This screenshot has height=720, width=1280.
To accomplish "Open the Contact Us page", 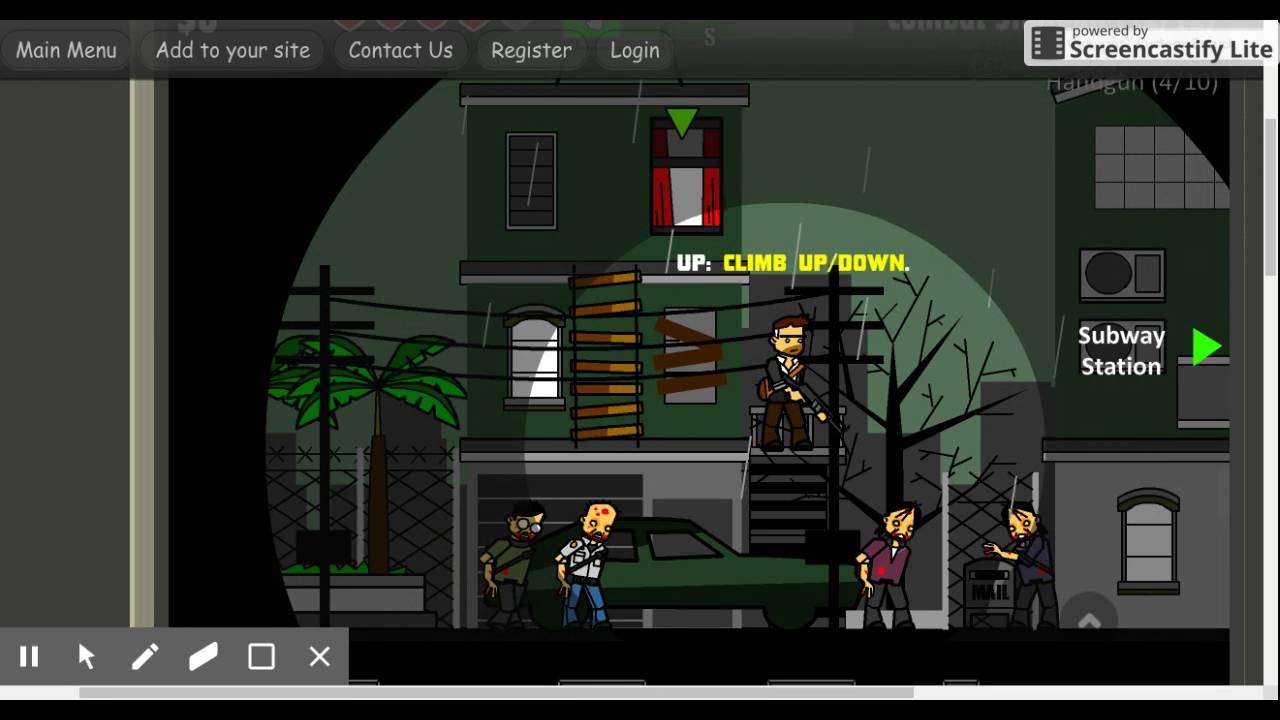I will [x=400, y=50].
